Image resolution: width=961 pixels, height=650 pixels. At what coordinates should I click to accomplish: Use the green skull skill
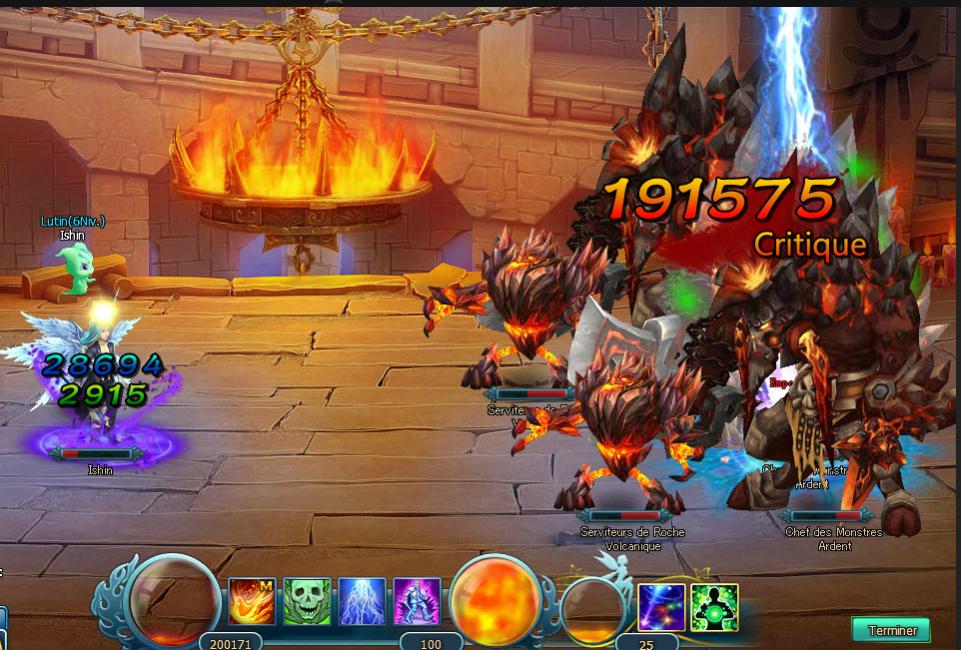tap(306, 601)
